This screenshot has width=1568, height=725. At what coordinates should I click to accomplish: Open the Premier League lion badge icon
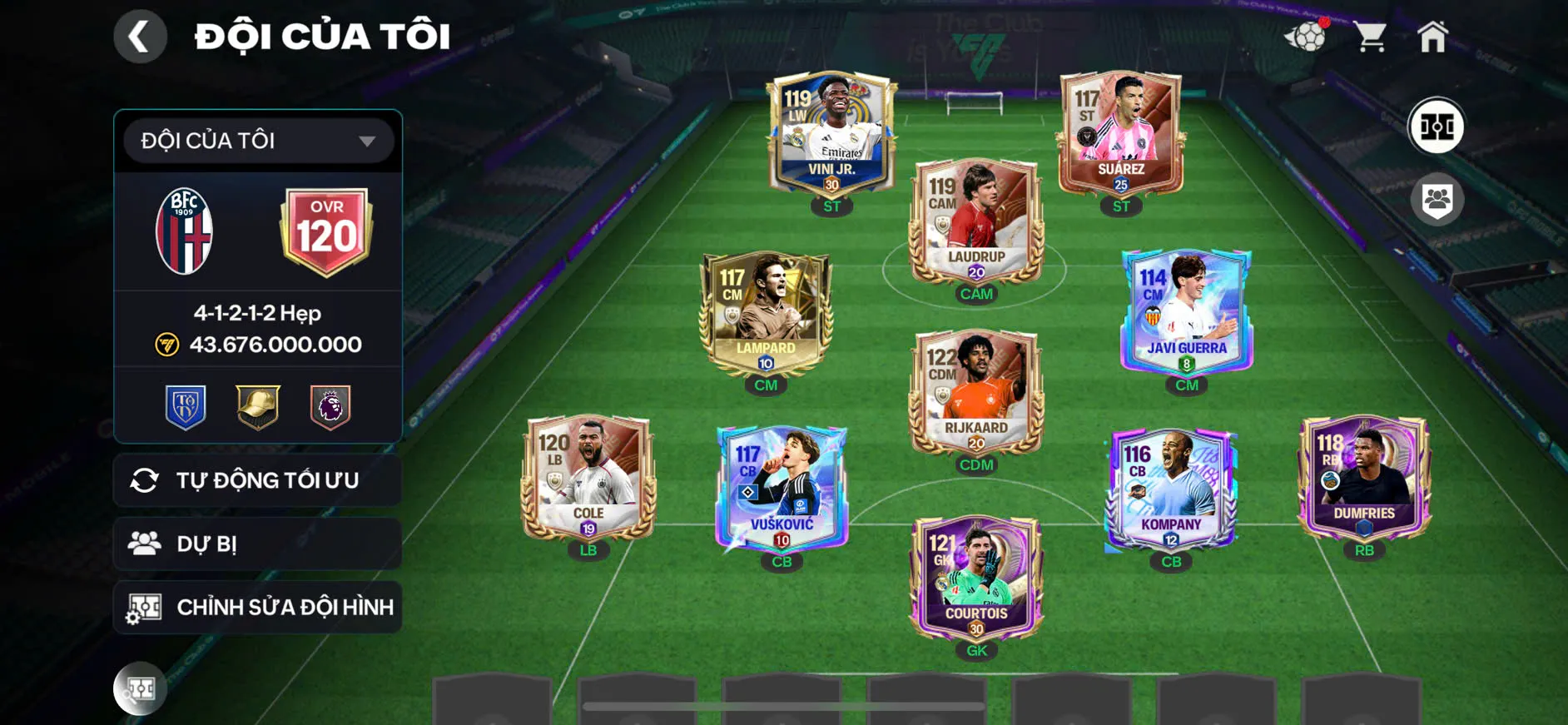(x=330, y=407)
